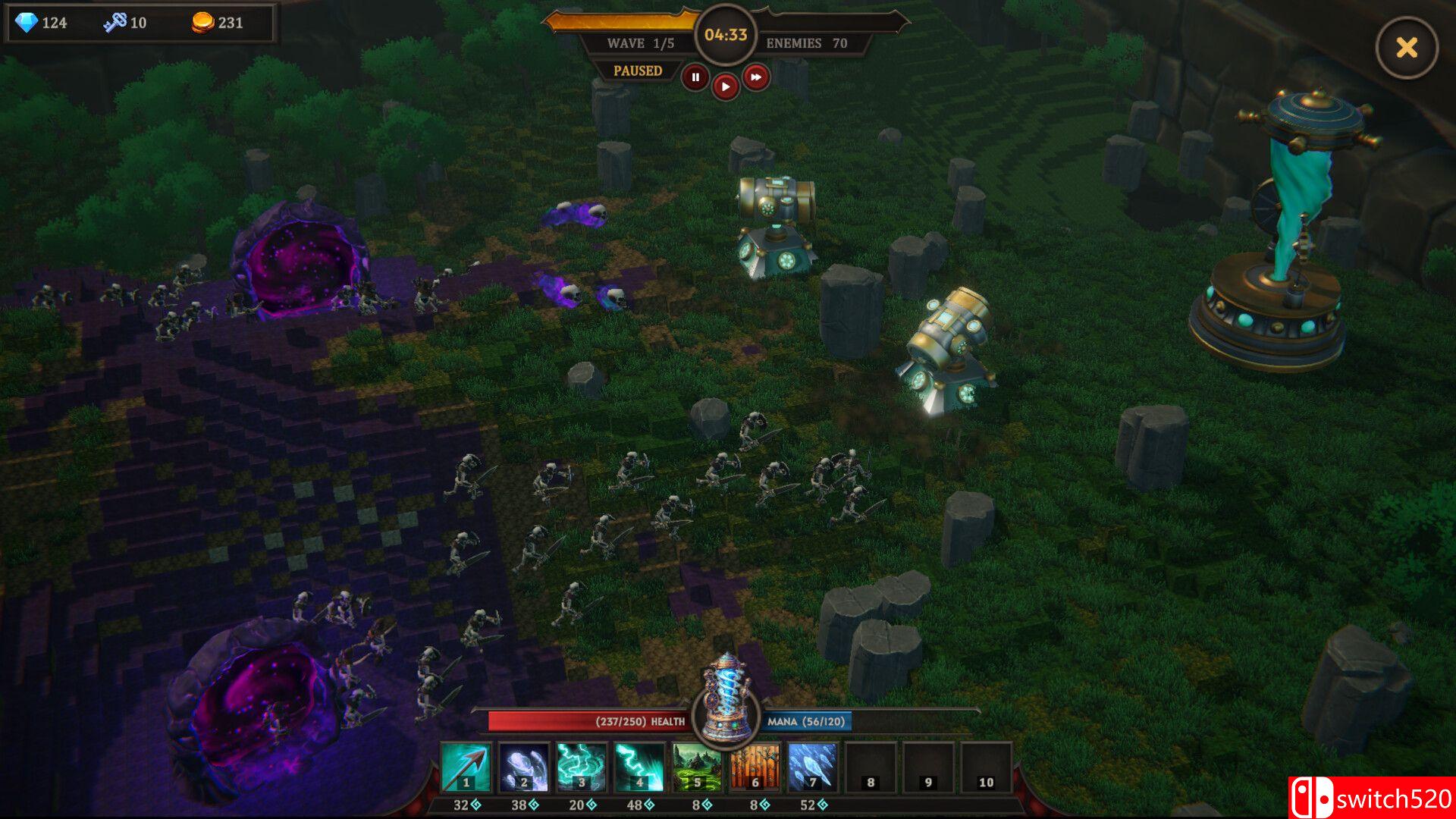Choose the green swamp spell in slot 5
The height and width of the screenshot is (819, 1456).
point(697,767)
